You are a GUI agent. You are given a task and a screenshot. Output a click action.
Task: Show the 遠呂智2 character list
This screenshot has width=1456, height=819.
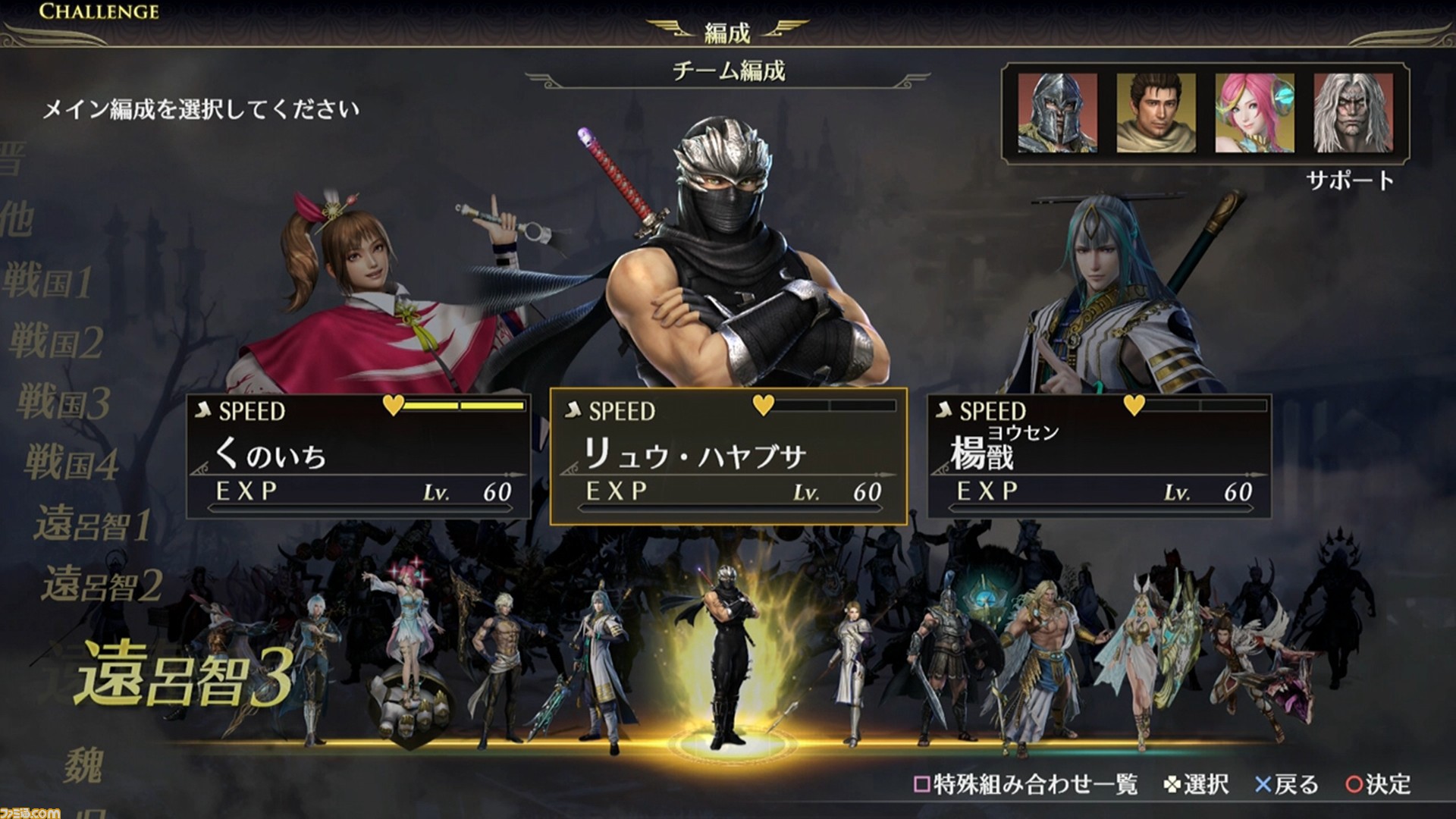pyautogui.click(x=102, y=585)
